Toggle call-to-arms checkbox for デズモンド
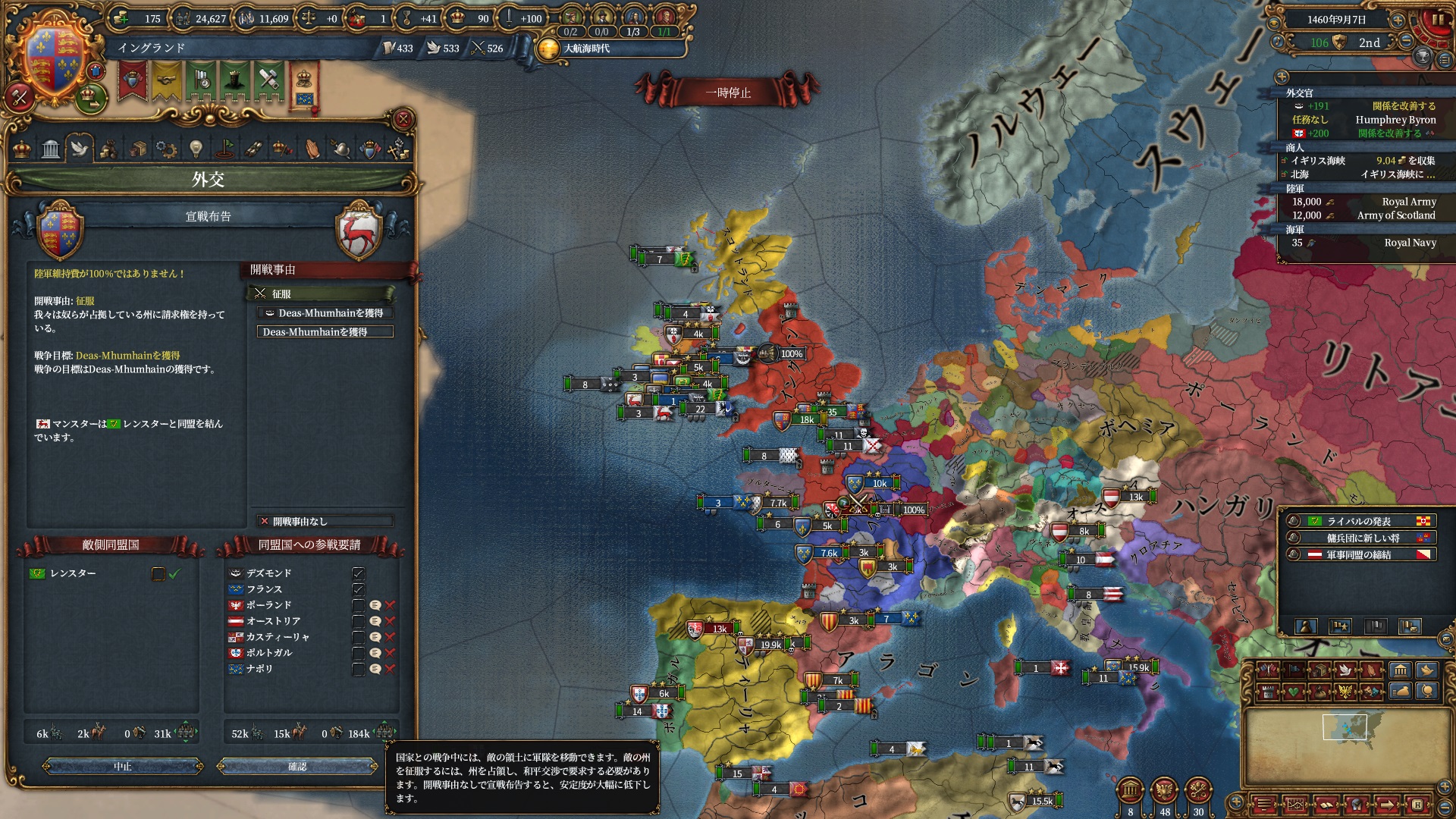The height and width of the screenshot is (819, 1456). click(359, 573)
